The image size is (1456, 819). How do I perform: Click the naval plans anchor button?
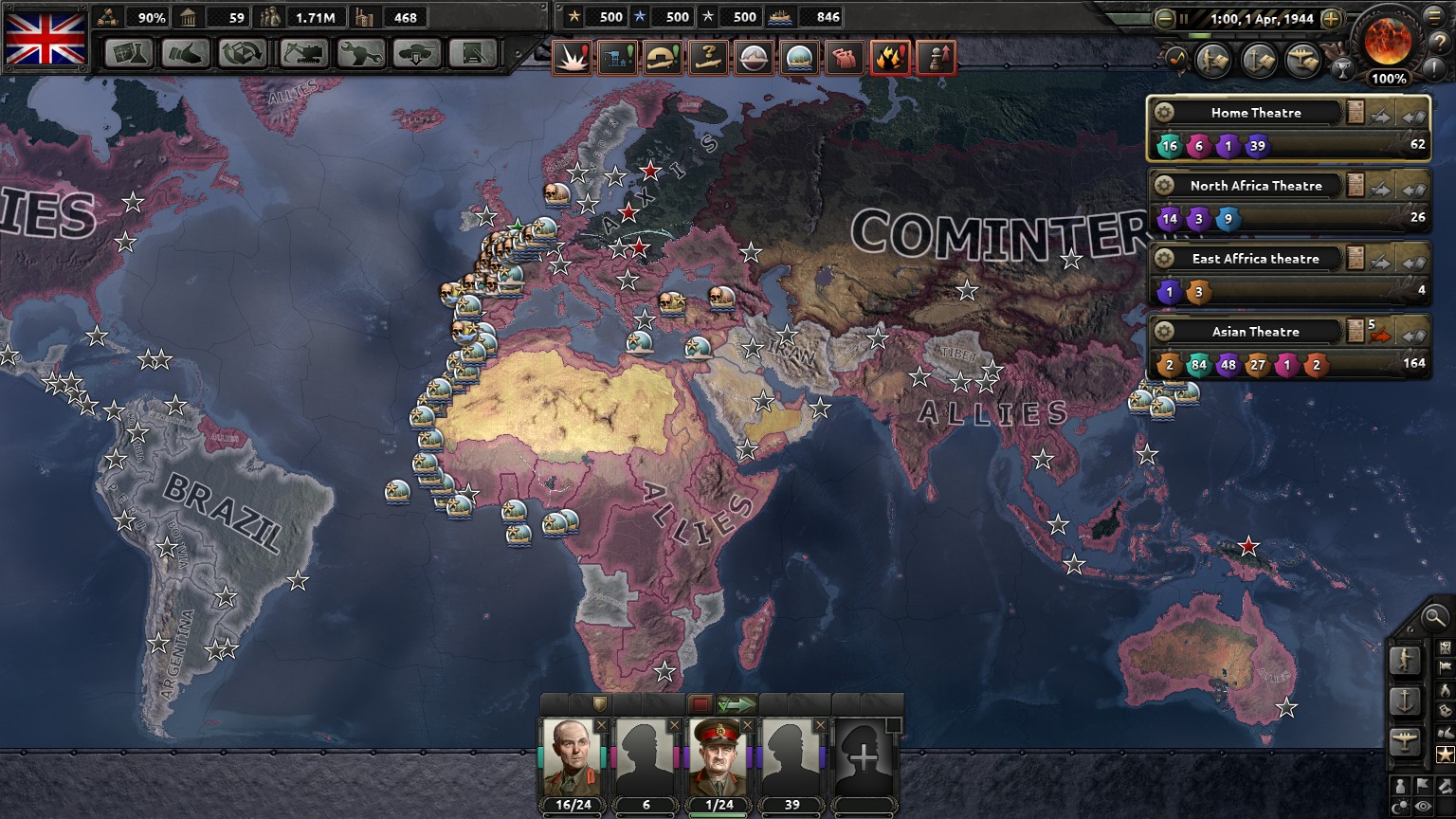coord(1258,60)
